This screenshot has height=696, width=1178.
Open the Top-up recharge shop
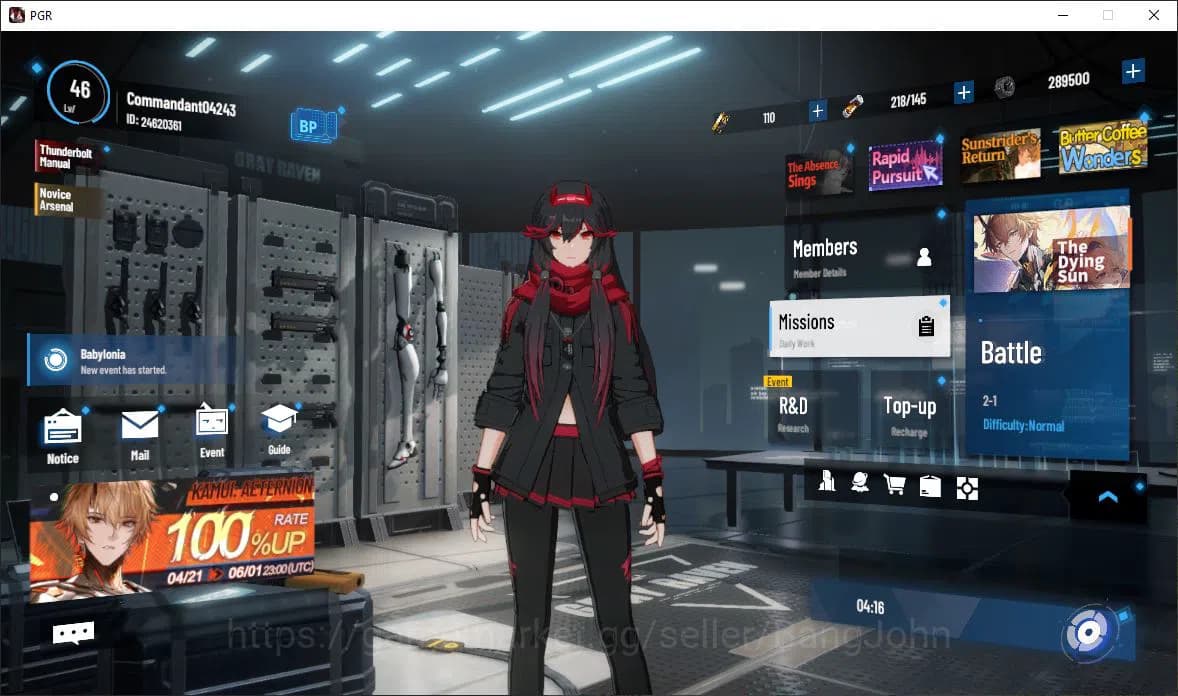pos(909,411)
